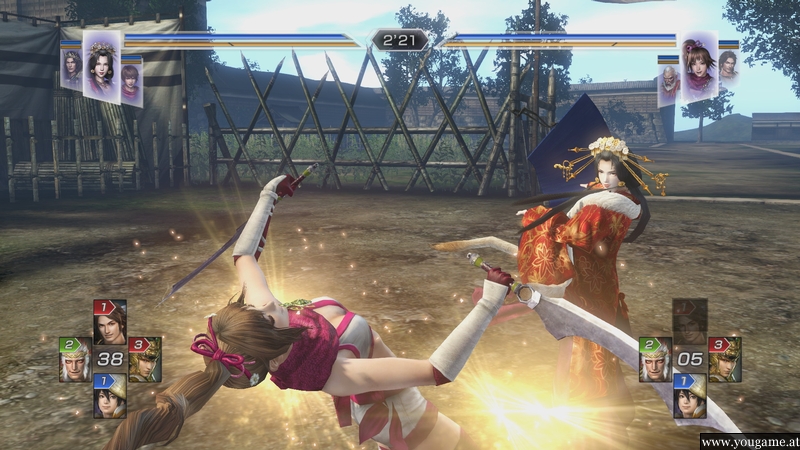Switch to the left team's short-haired reserve portrait
This screenshot has width=800, height=450.
(131, 80)
